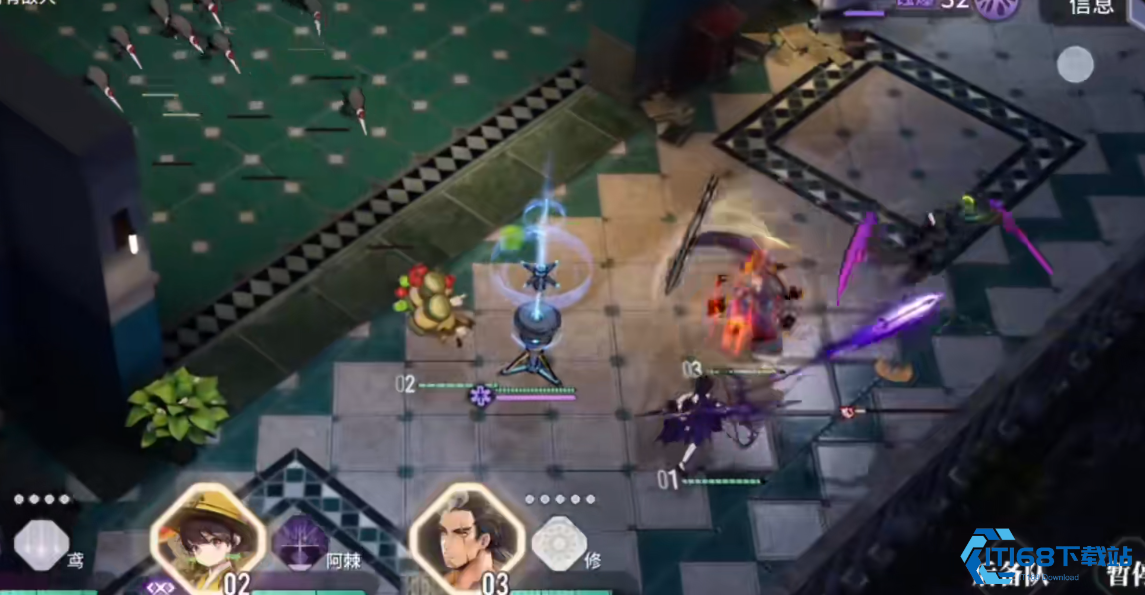Activate 鸢's white skill icon
Viewport: 1145px width, 595px height.
(42, 545)
